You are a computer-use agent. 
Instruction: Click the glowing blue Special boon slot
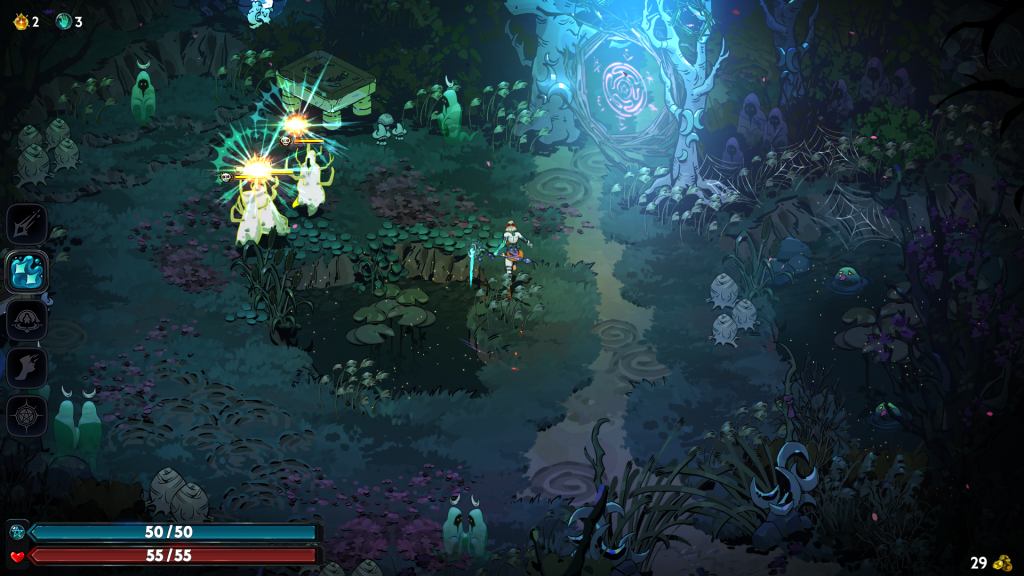tap(27, 271)
